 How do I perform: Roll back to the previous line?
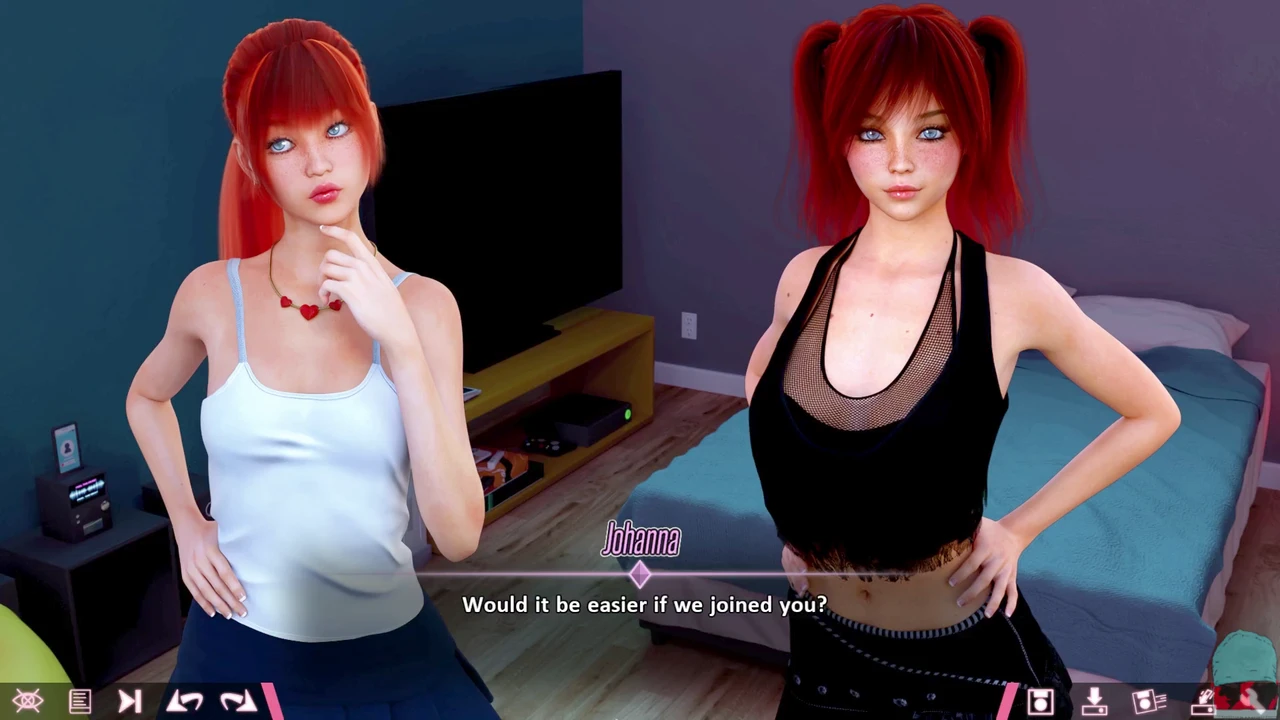185,701
